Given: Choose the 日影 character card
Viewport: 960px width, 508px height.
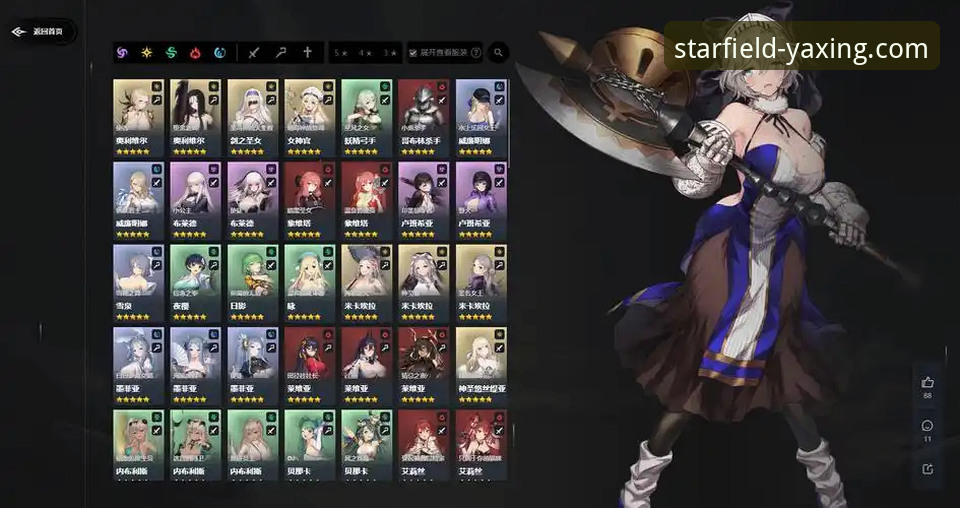Looking at the screenshot, I should click(252, 282).
